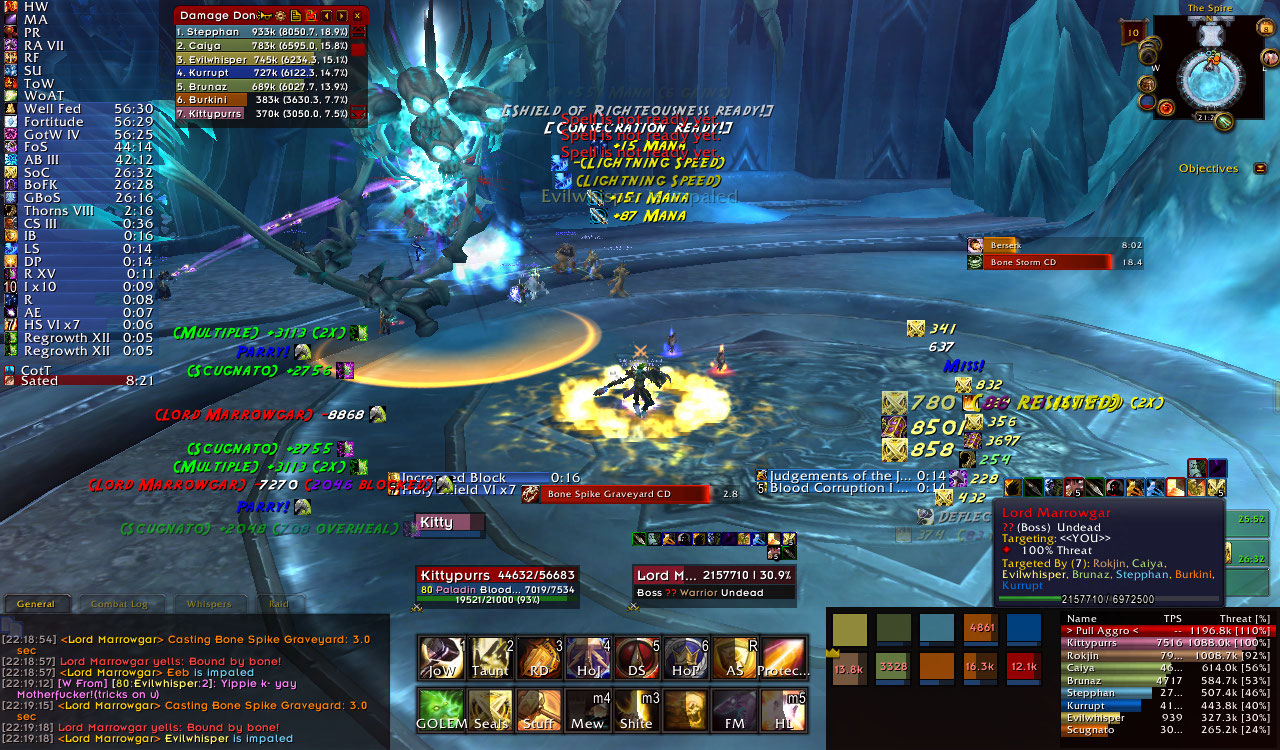Show the General chat tab
The height and width of the screenshot is (750, 1280).
[36, 604]
